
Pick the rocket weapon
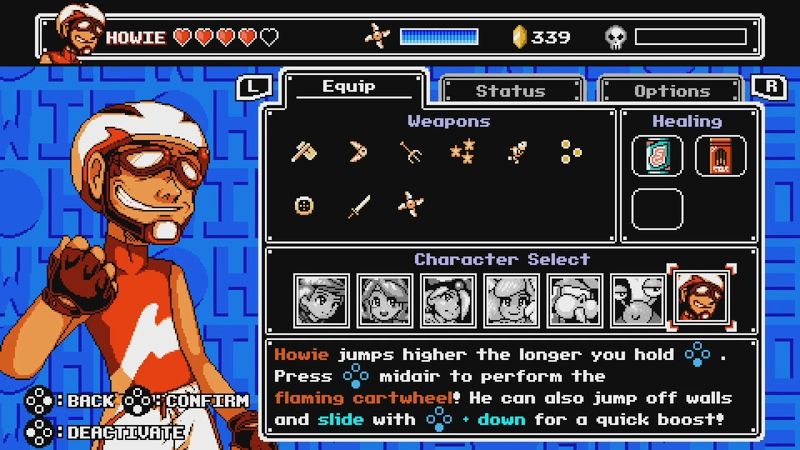tap(516, 152)
